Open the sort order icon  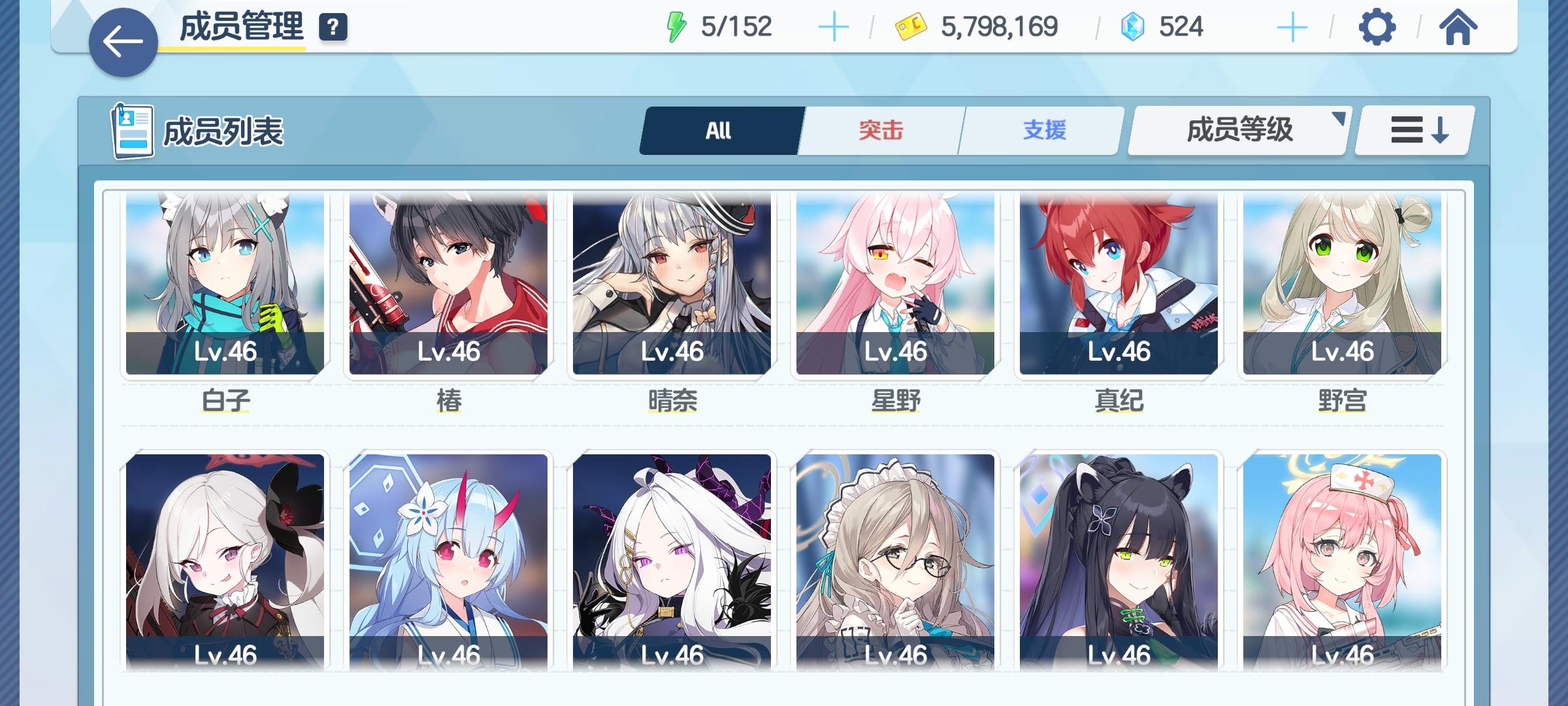click(x=1413, y=129)
